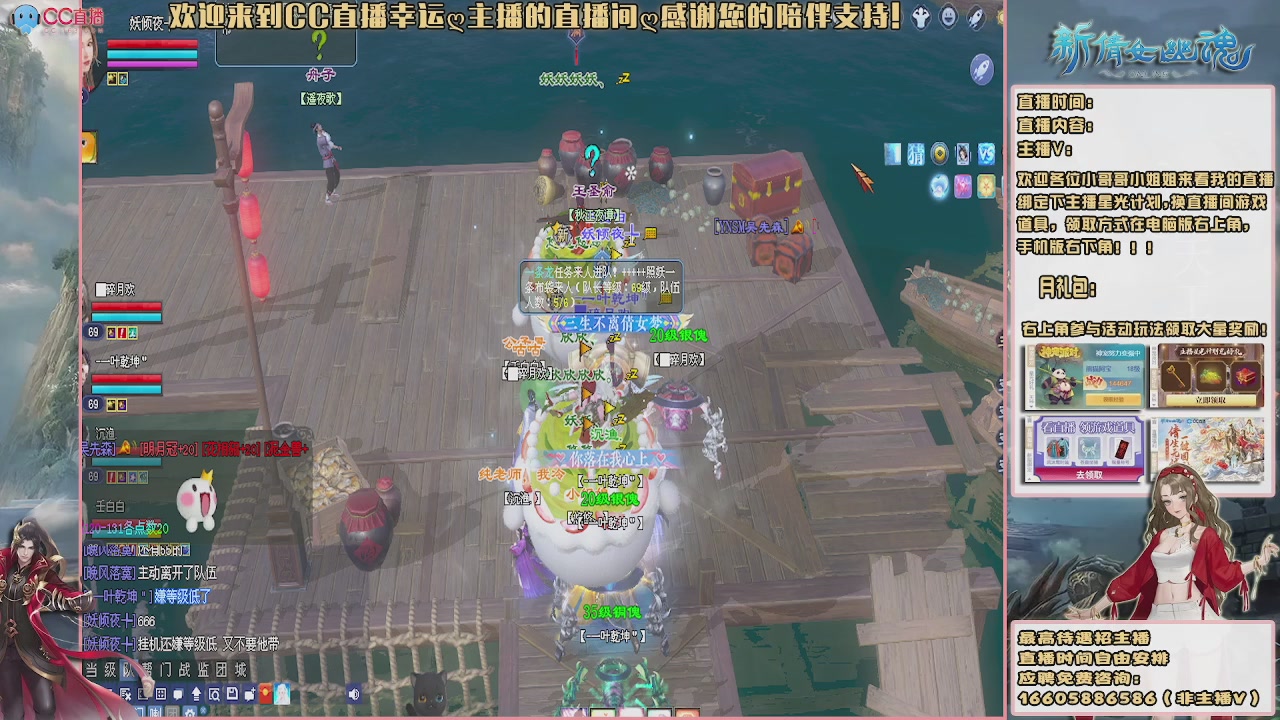Click the 立即领取 claim reward button
This screenshot has height=720, width=1280.
(1211, 400)
